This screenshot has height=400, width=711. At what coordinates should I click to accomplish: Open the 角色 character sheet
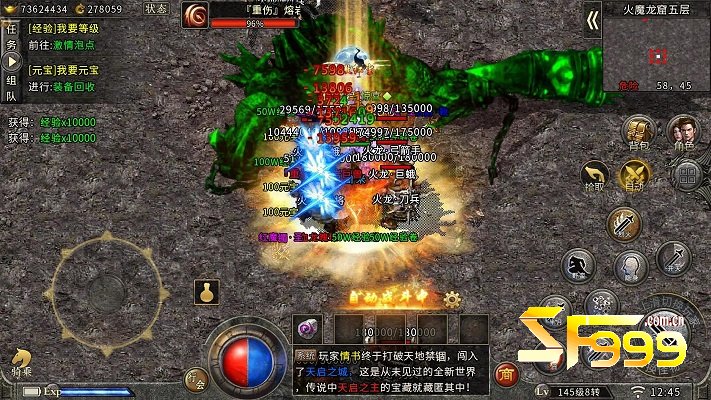684,132
